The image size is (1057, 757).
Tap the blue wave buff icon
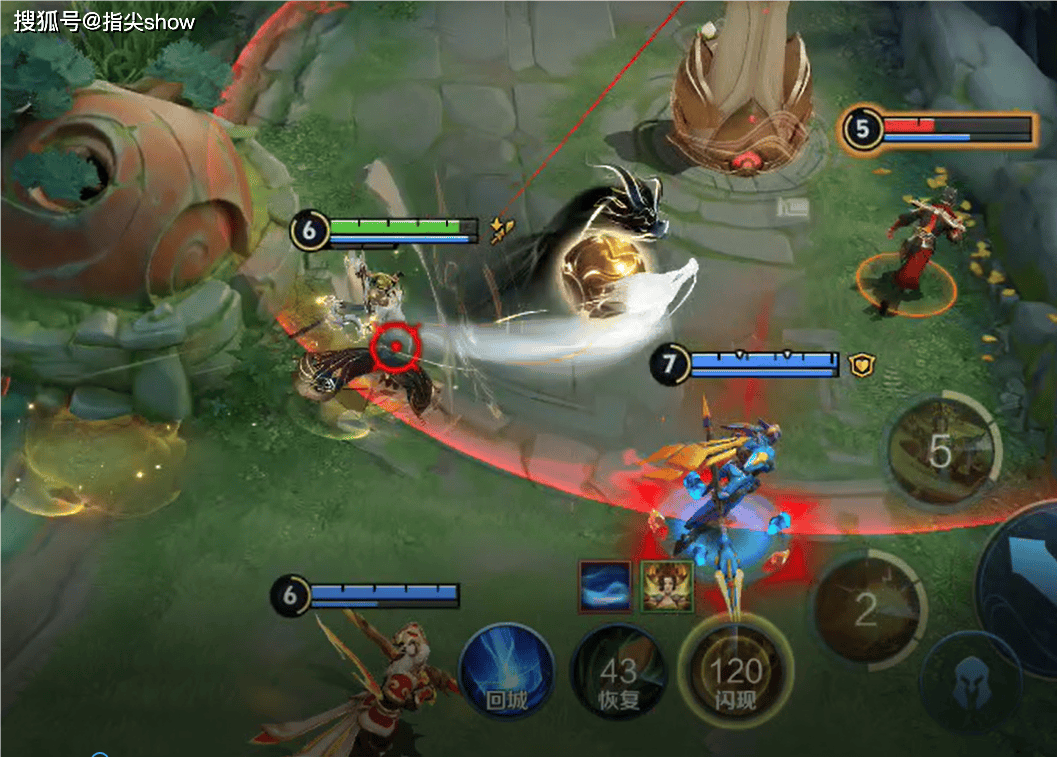605,586
